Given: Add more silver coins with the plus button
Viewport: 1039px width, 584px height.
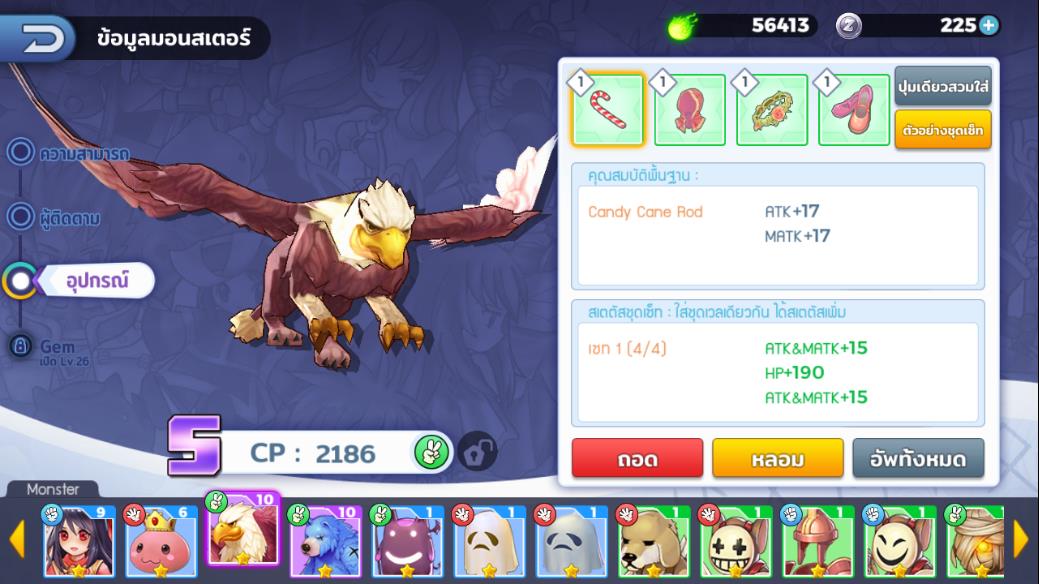Looking at the screenshot, I should (988, 25).
